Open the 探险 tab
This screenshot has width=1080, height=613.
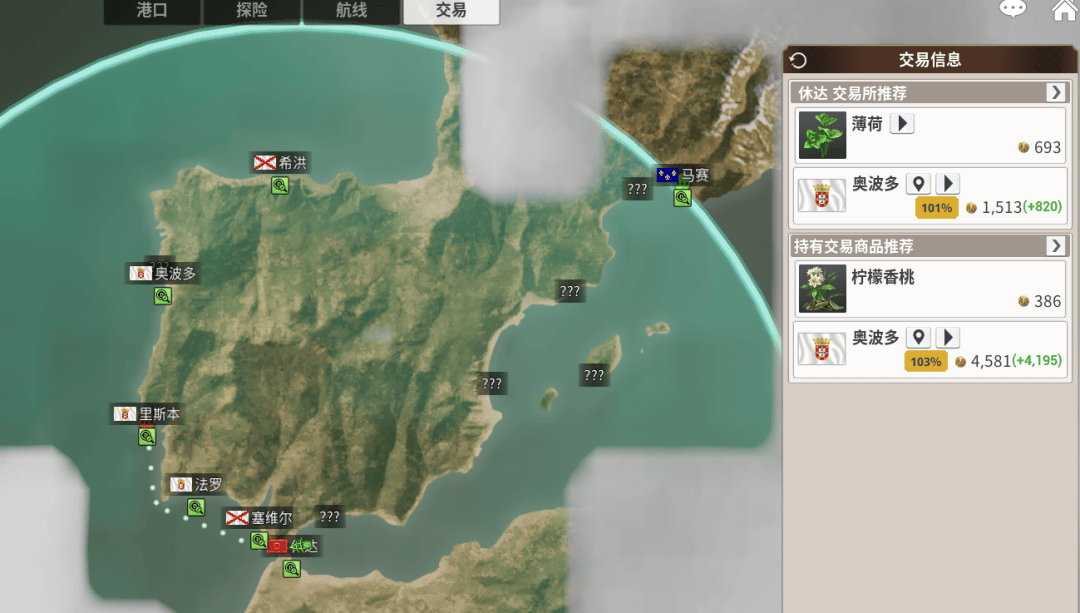pos(252,11)
